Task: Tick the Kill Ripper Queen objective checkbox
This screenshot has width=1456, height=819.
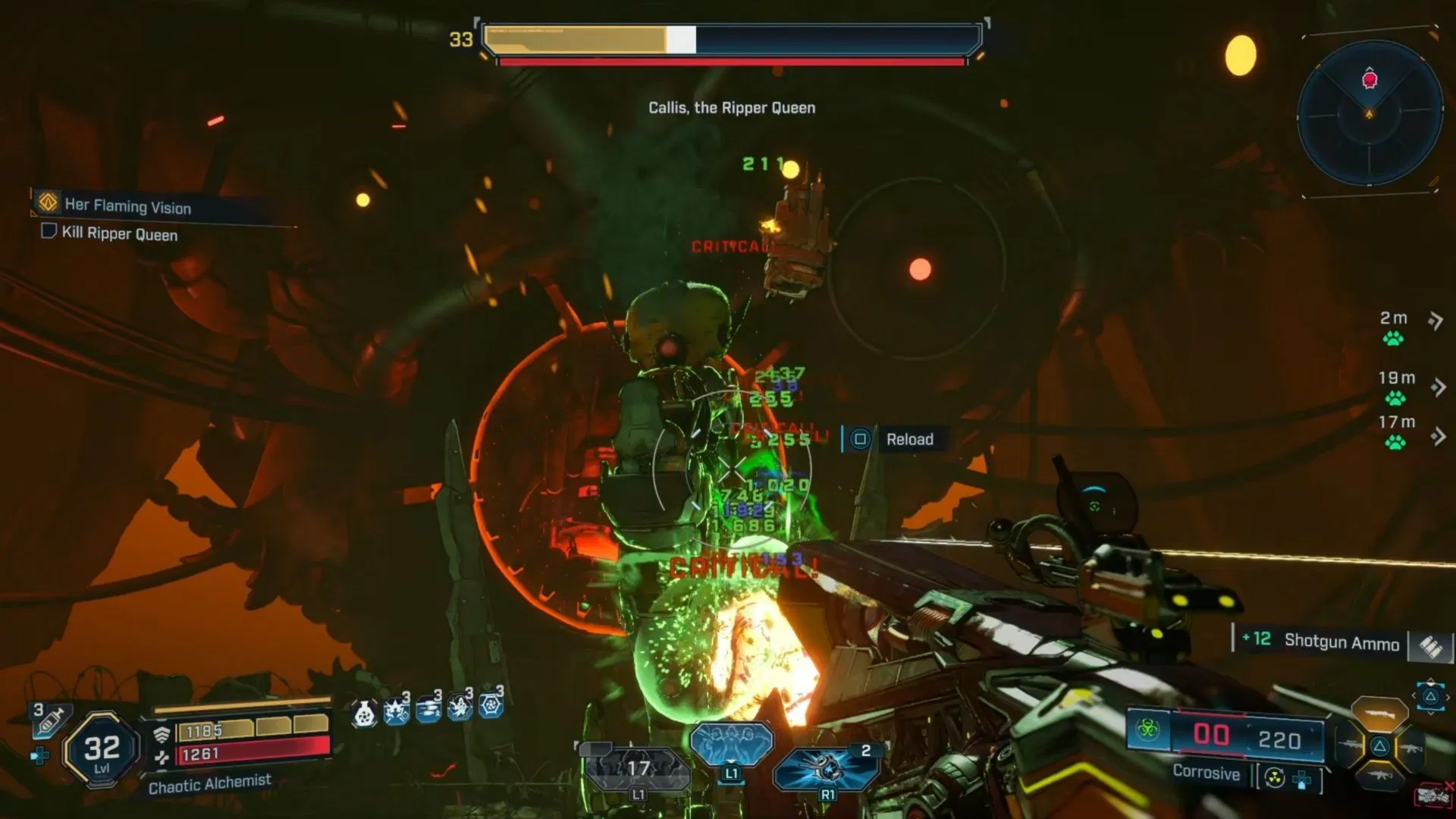Action: (49, 231)
